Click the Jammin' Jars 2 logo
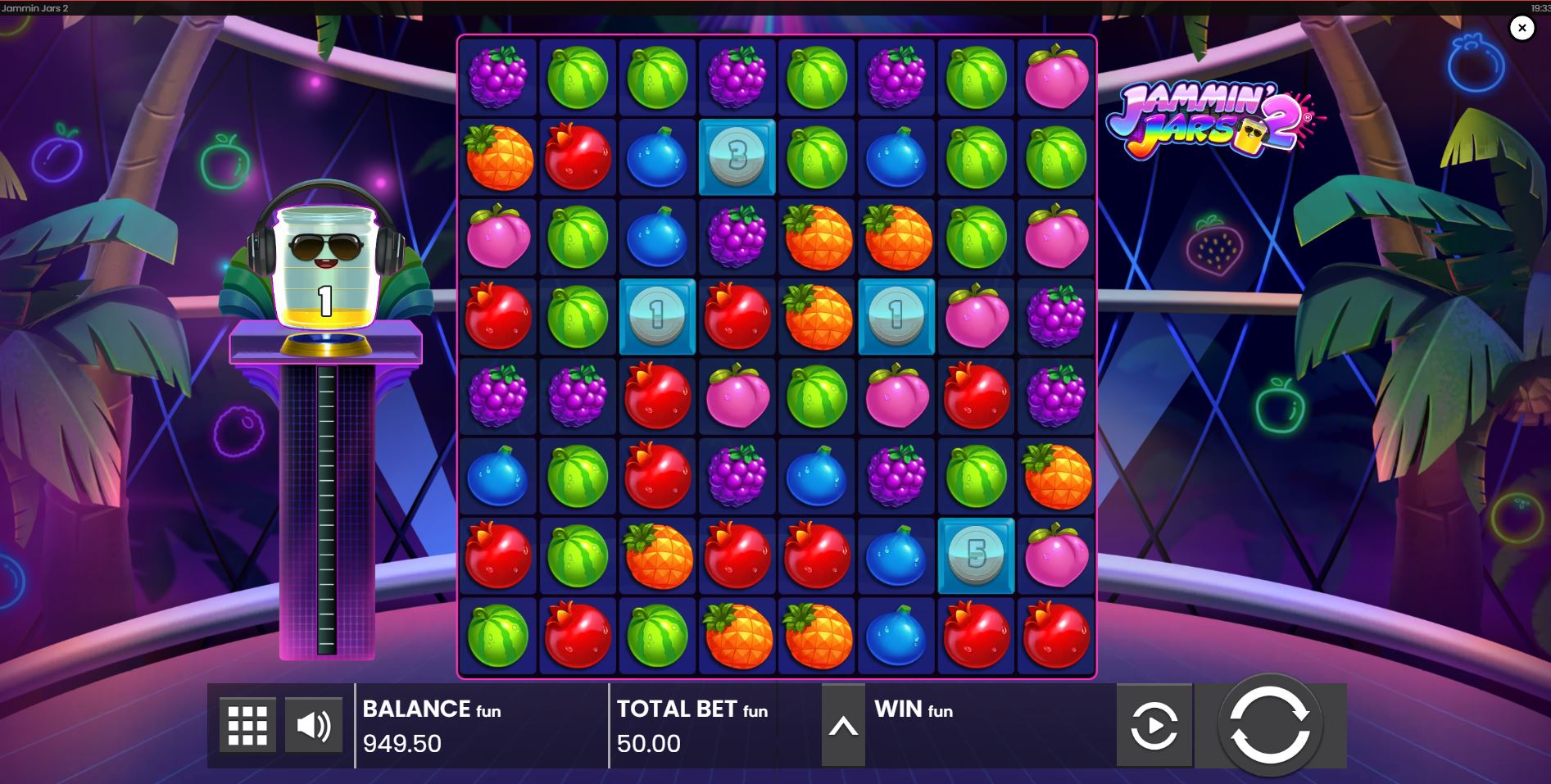1551x784 pixels. pos(1213,119)
